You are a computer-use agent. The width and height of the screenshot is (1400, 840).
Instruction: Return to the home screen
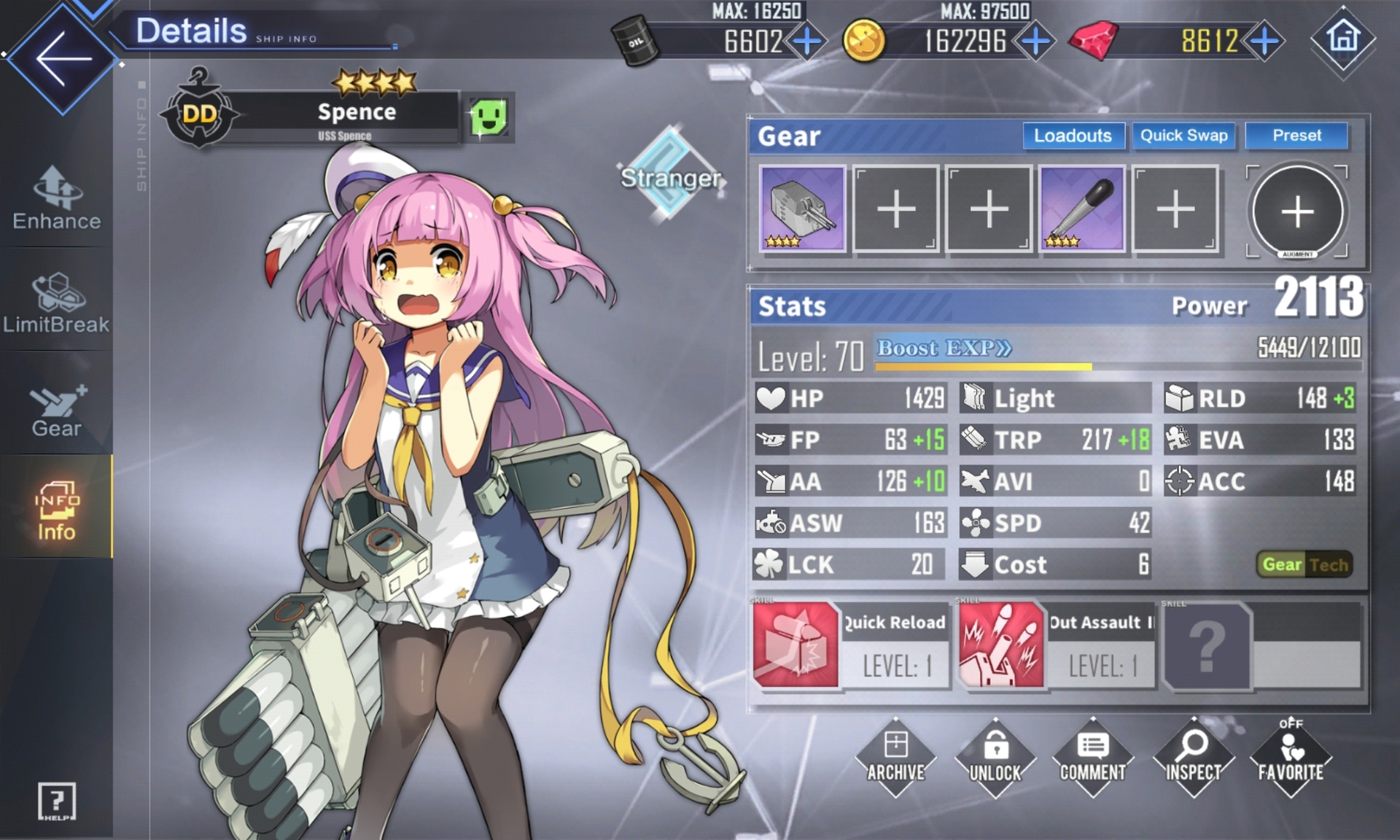(1343, 38)
